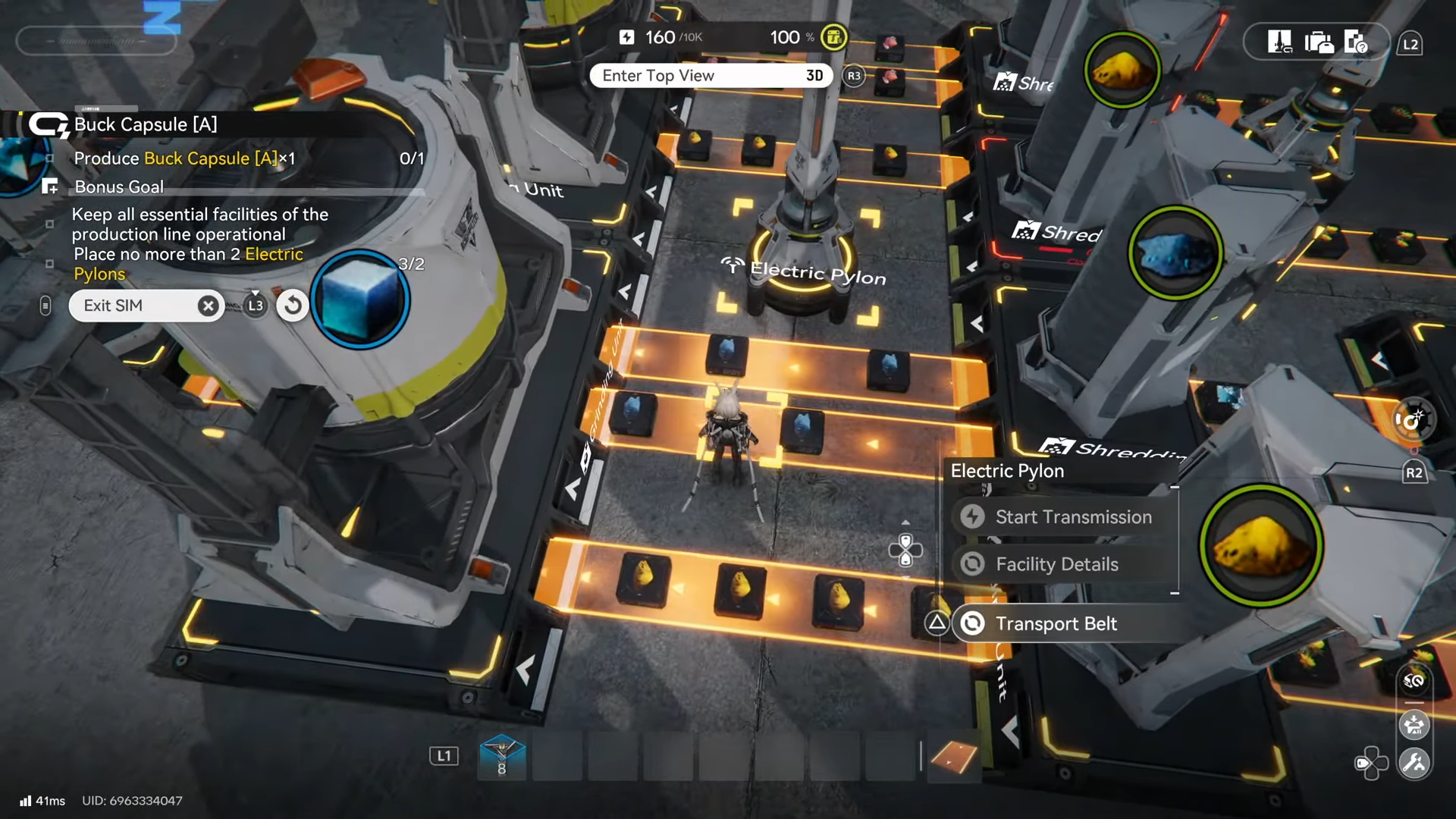Activate the round gear skill button
1456x819 pixels.
[1414, 419]
